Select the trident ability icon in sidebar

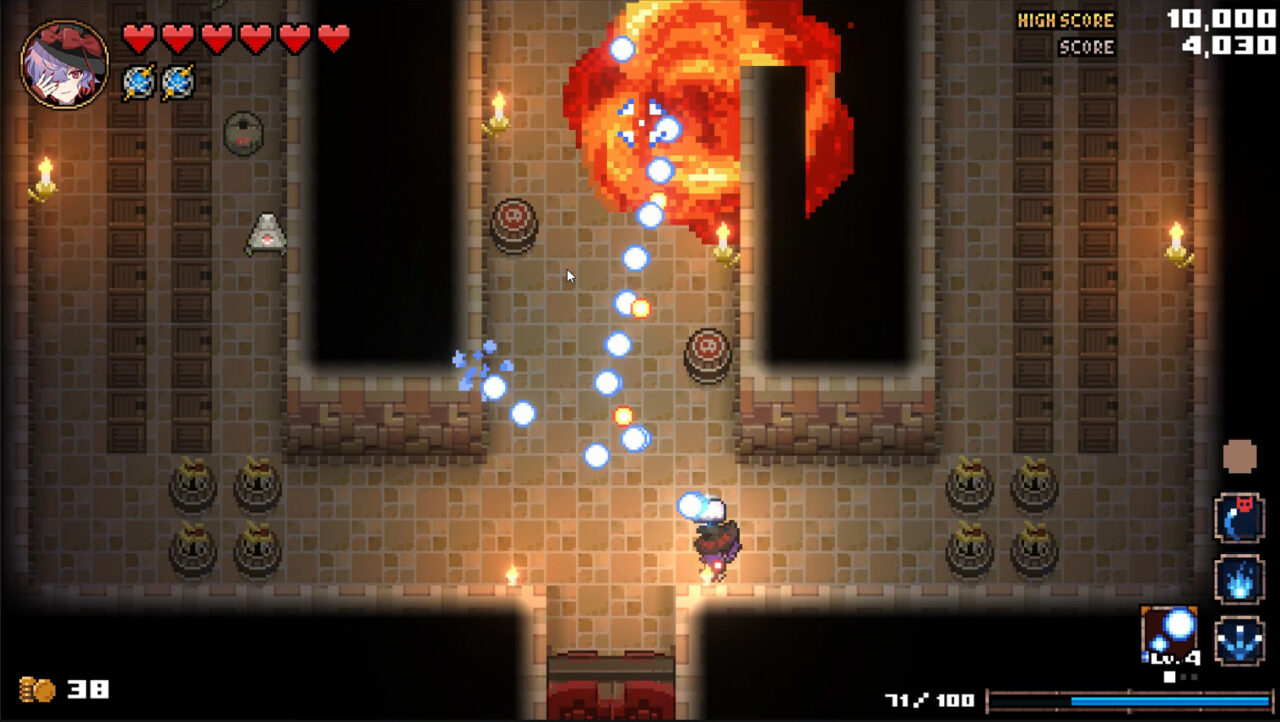(x=1238, y=640)
